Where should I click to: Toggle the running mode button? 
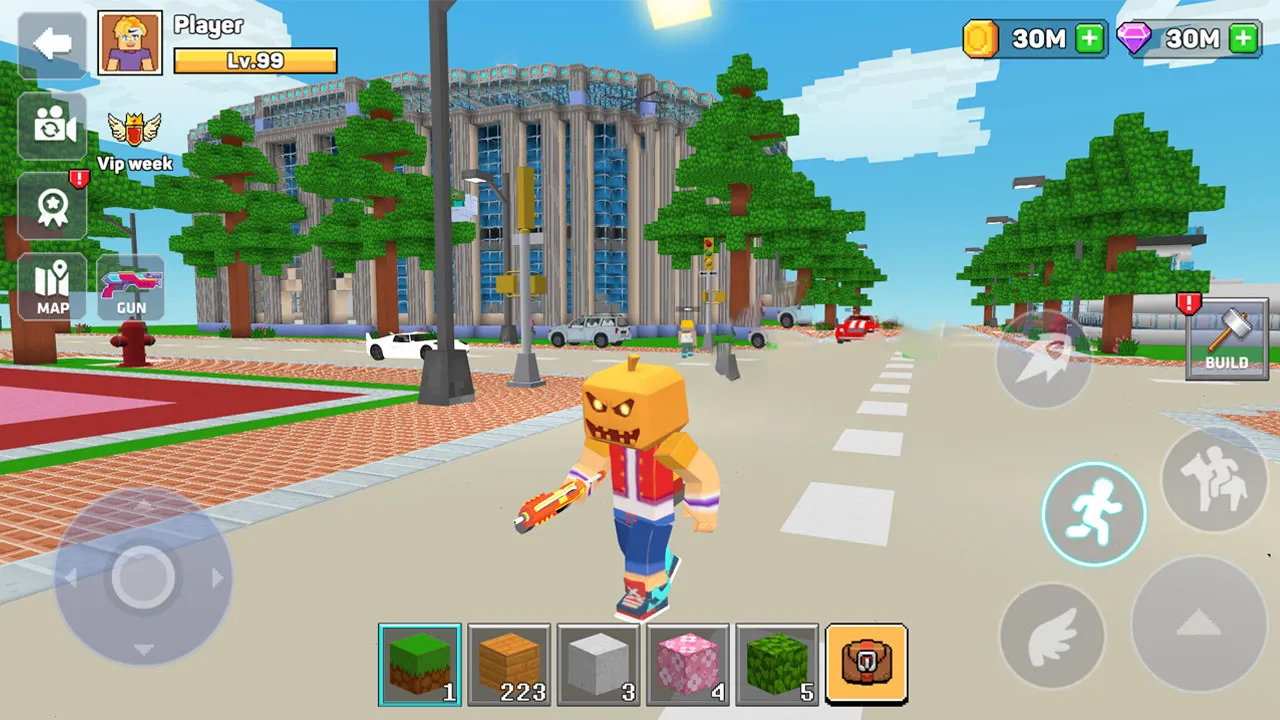pos(1094,512)
